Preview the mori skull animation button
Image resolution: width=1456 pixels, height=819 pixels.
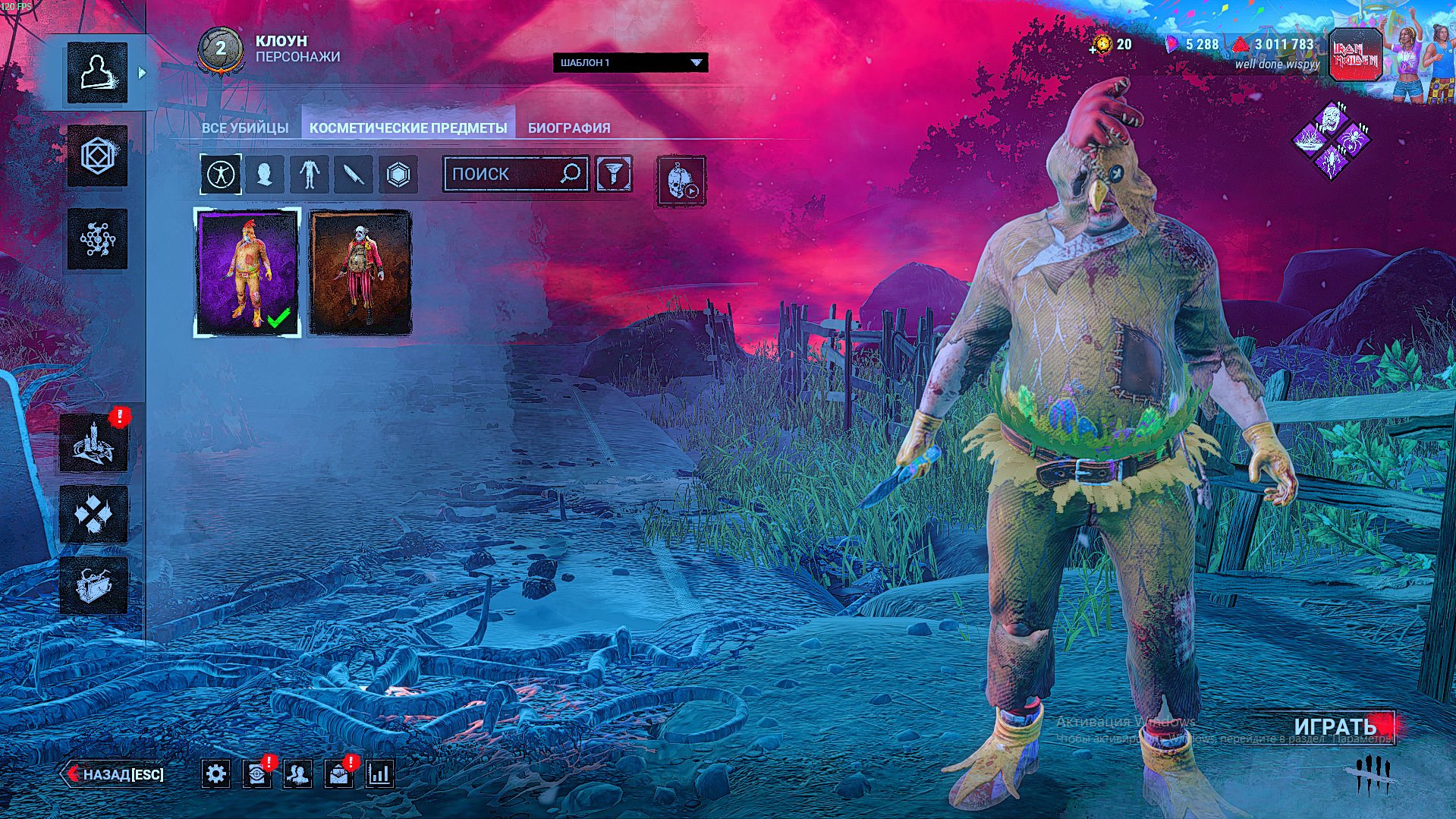click(x=681, y=181)
